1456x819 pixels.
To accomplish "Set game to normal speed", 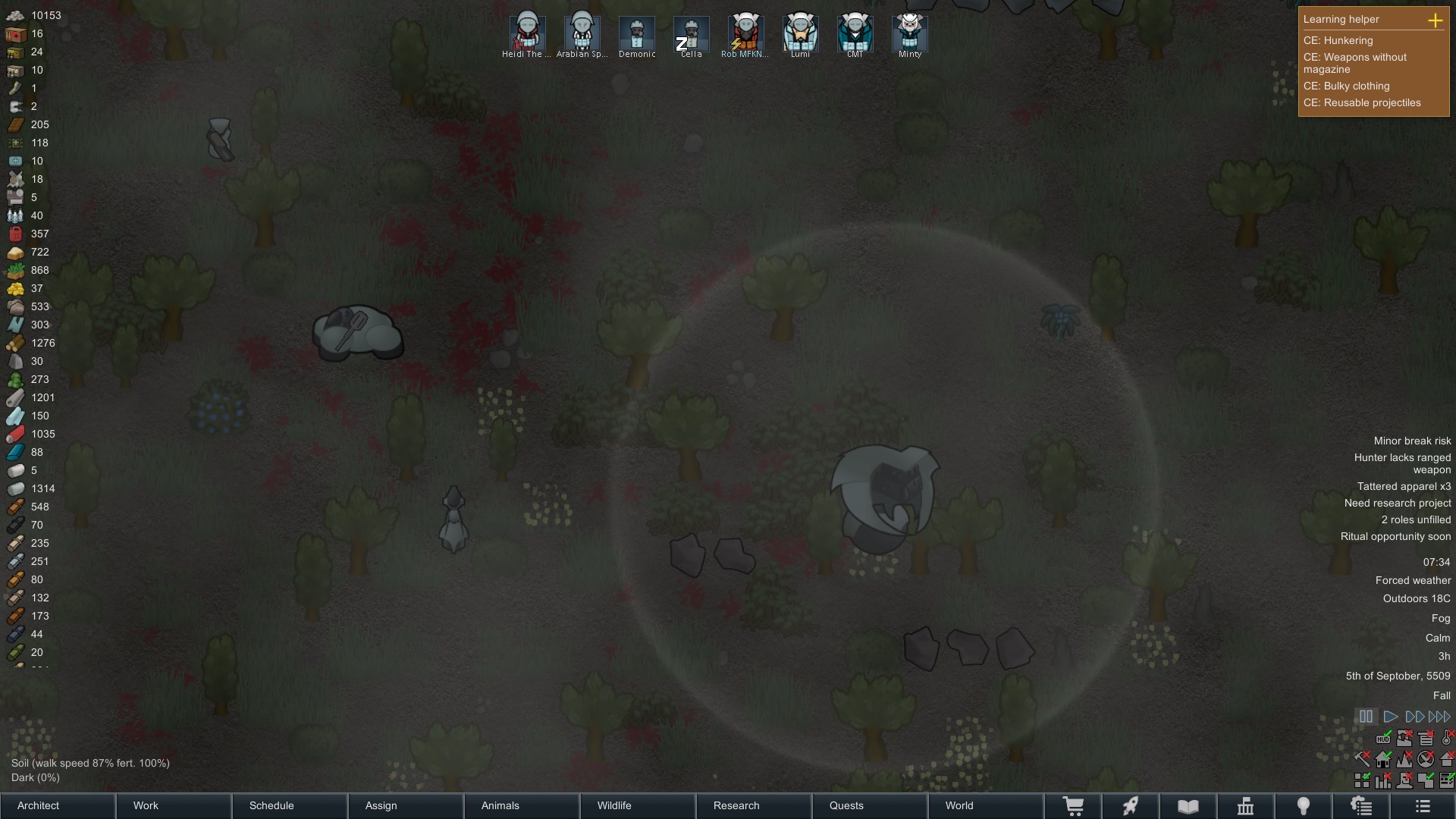I will pos(1390,717).
